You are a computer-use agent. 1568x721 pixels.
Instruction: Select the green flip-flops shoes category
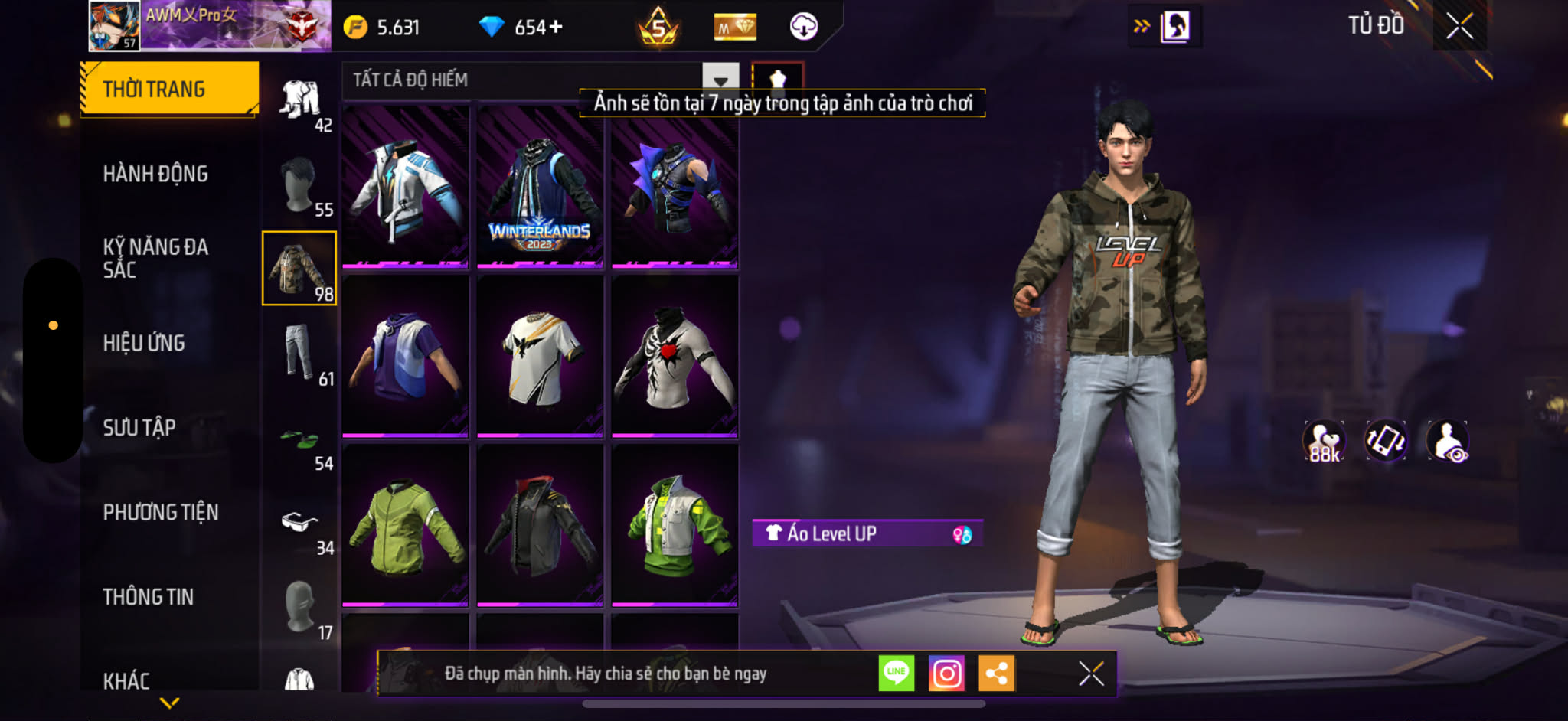tap(300, 442)
